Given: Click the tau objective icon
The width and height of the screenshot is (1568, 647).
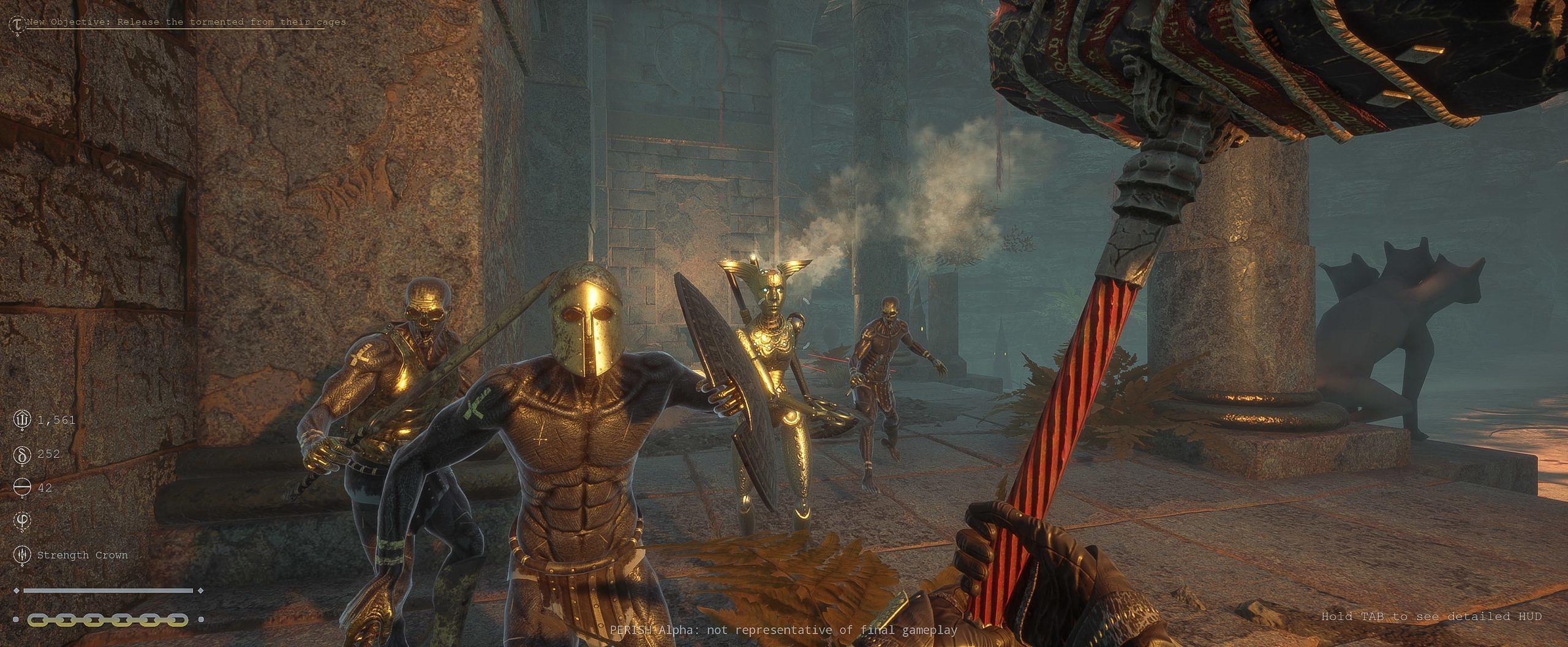Looking at the screenshot, I should [x=17, y=23].
